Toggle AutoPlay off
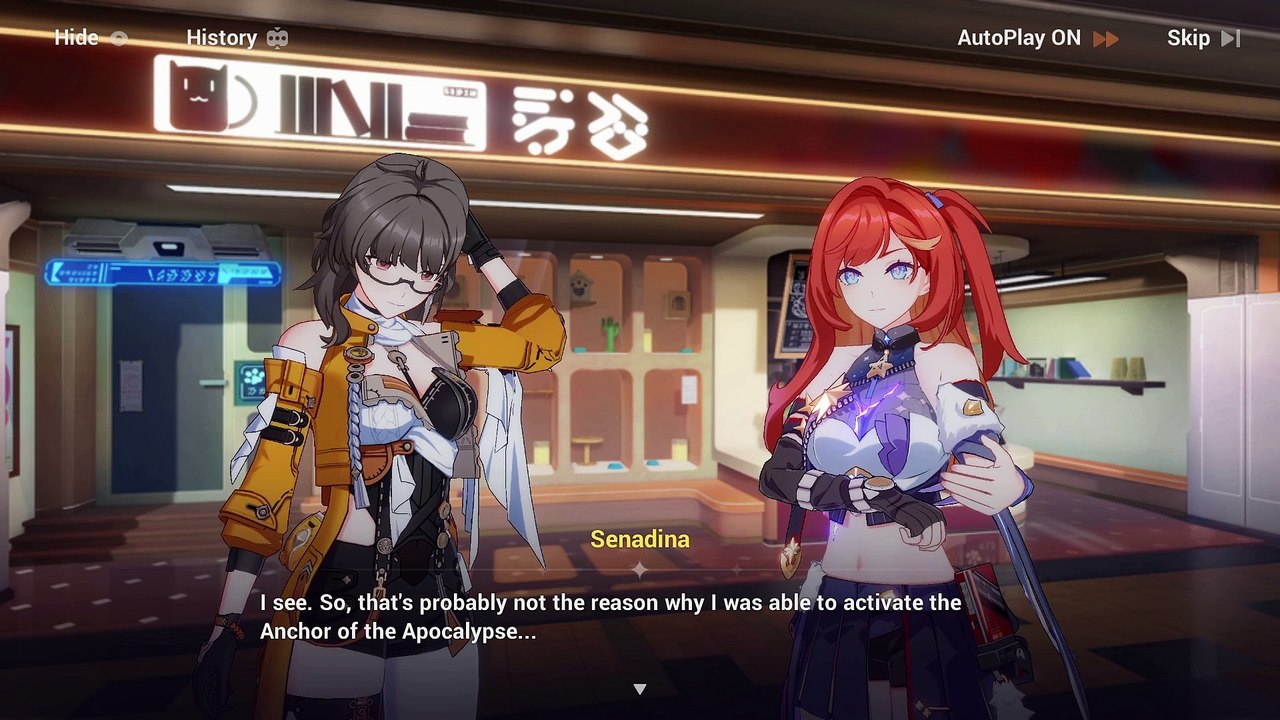 click(1037, 38)
